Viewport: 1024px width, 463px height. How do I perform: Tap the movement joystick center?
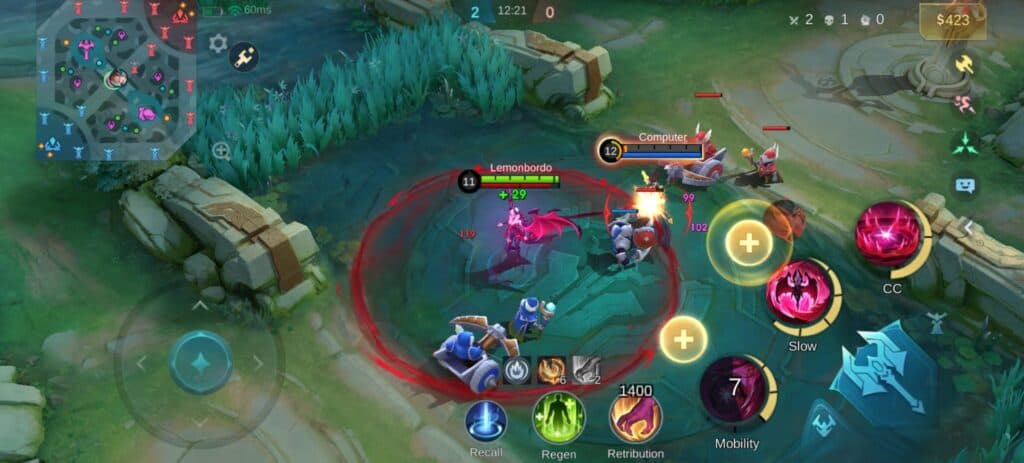coord(200,362)
